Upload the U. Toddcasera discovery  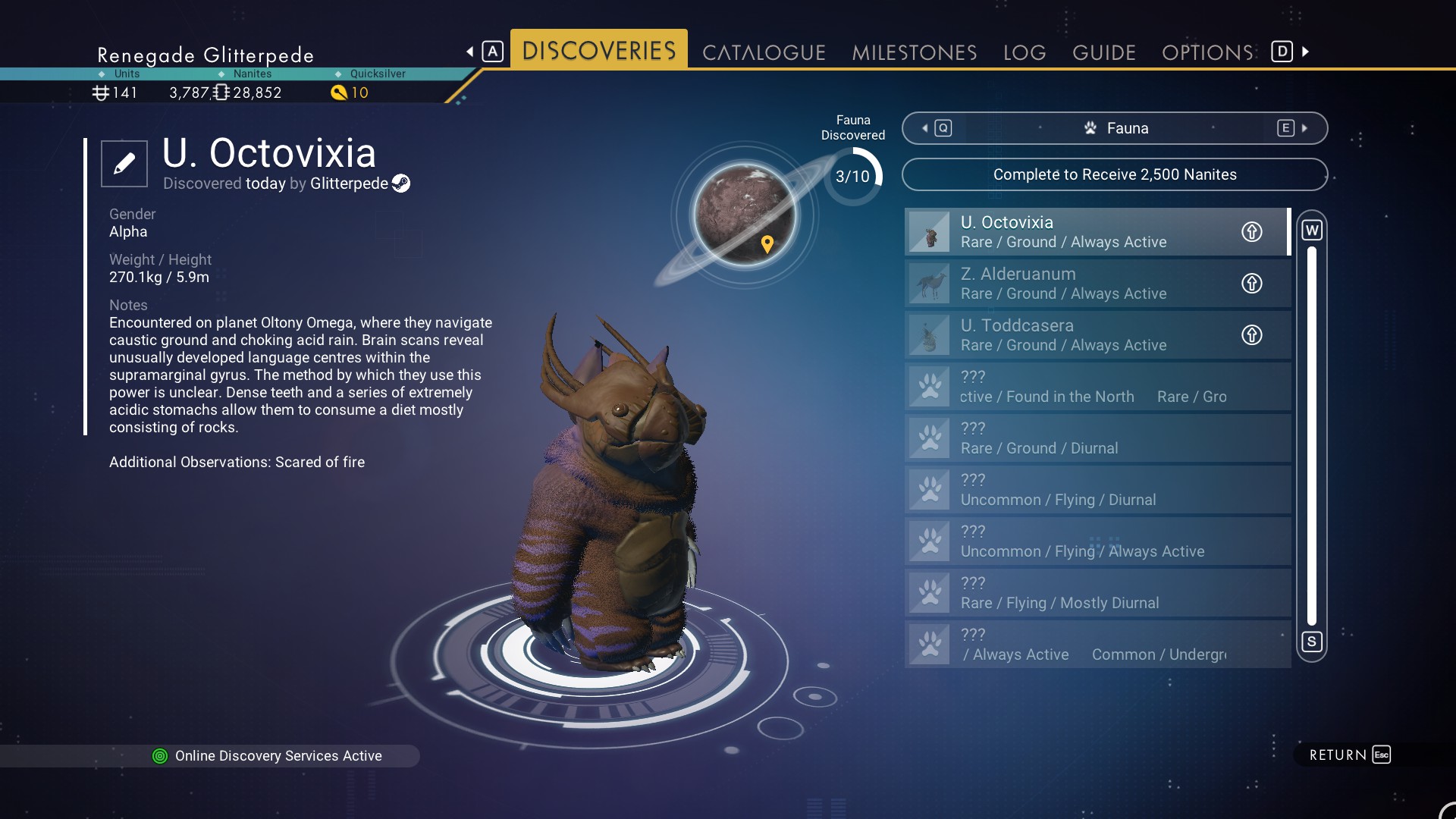(1251, 335)
